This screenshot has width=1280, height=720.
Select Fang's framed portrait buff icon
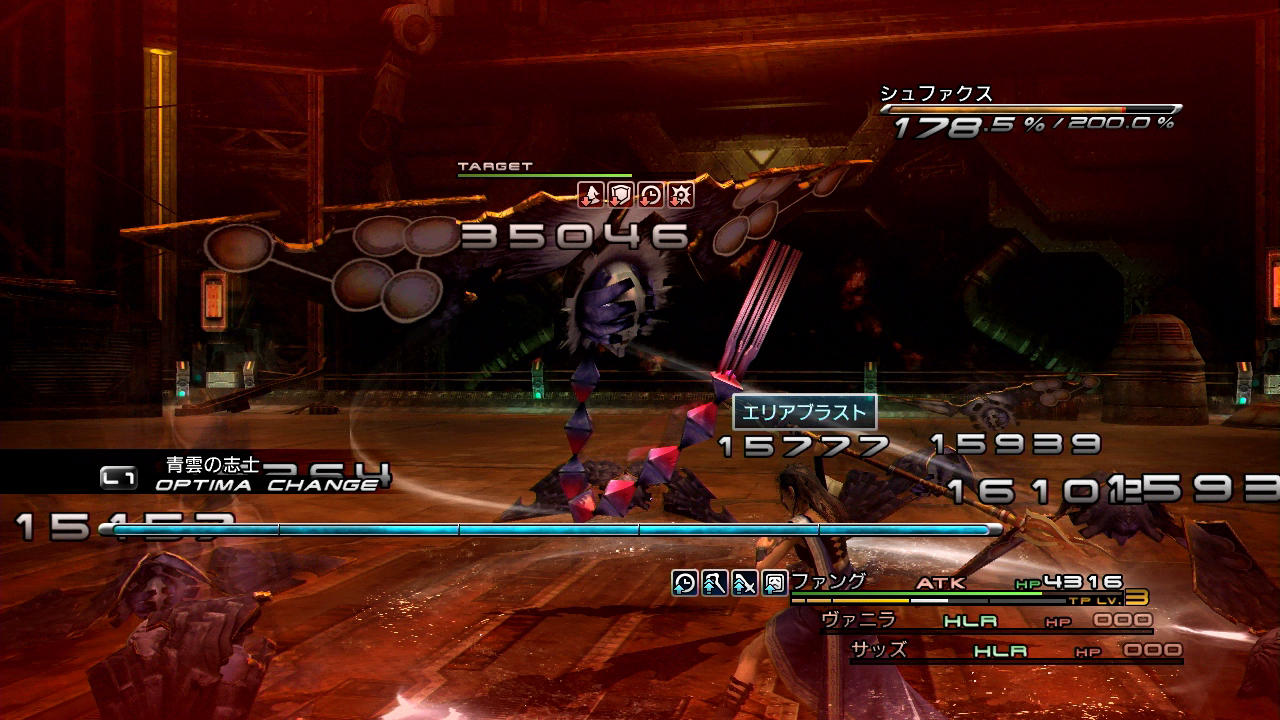[x=773, y=583]
